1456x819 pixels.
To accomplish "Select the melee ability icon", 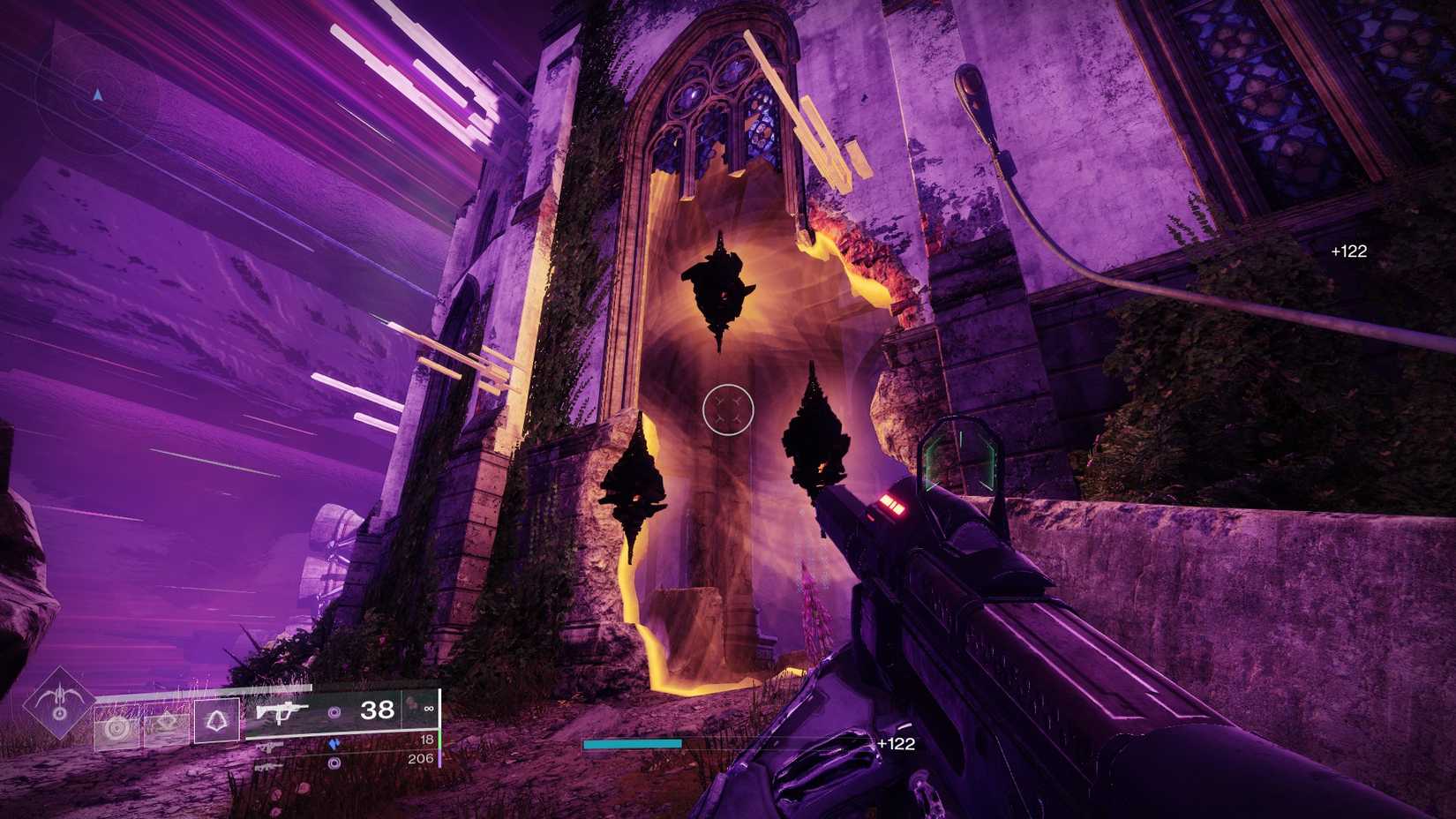I will tap(165, 724).
